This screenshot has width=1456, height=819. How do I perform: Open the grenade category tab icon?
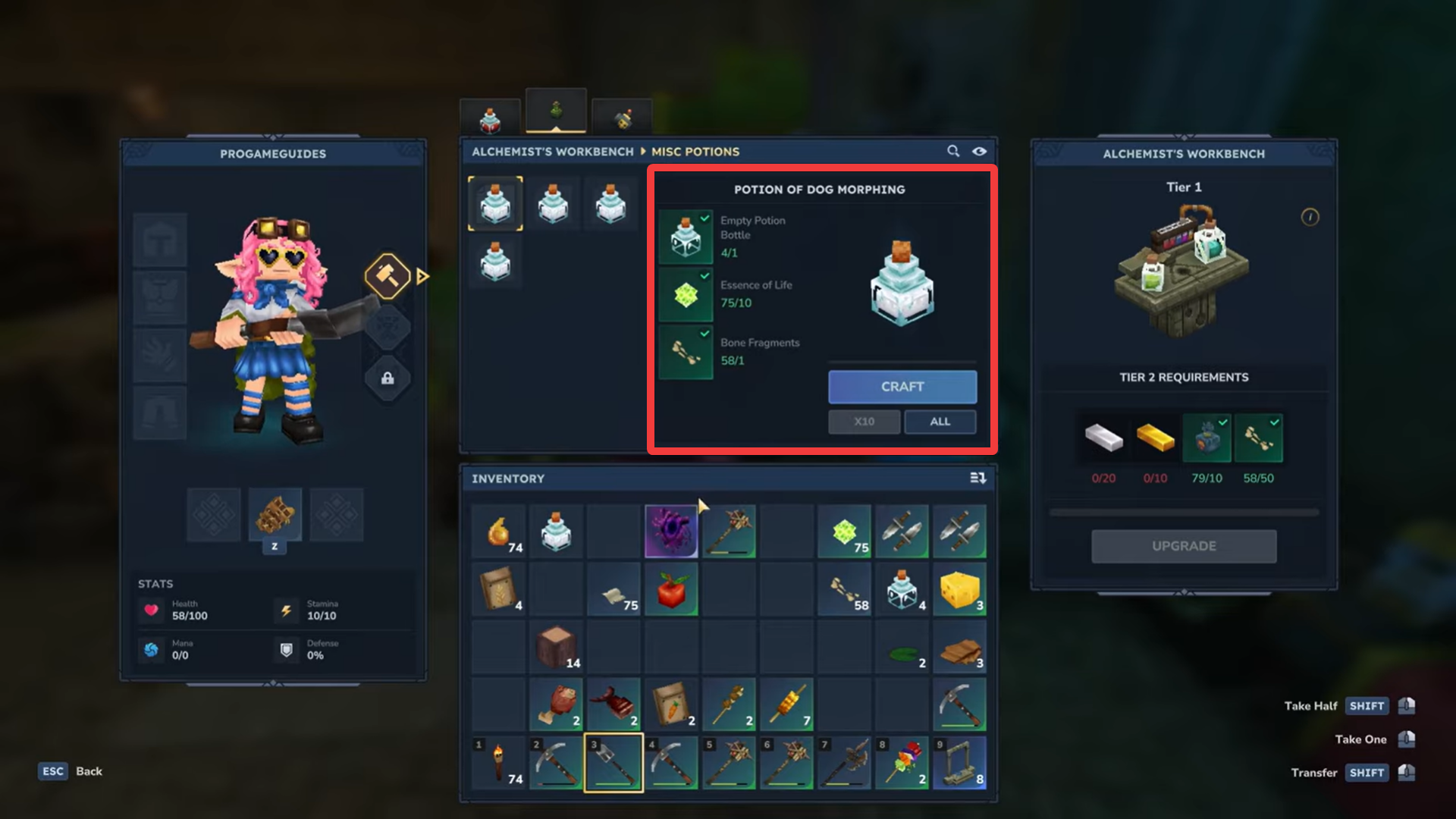pyautogui.click(x=620, y=118)
